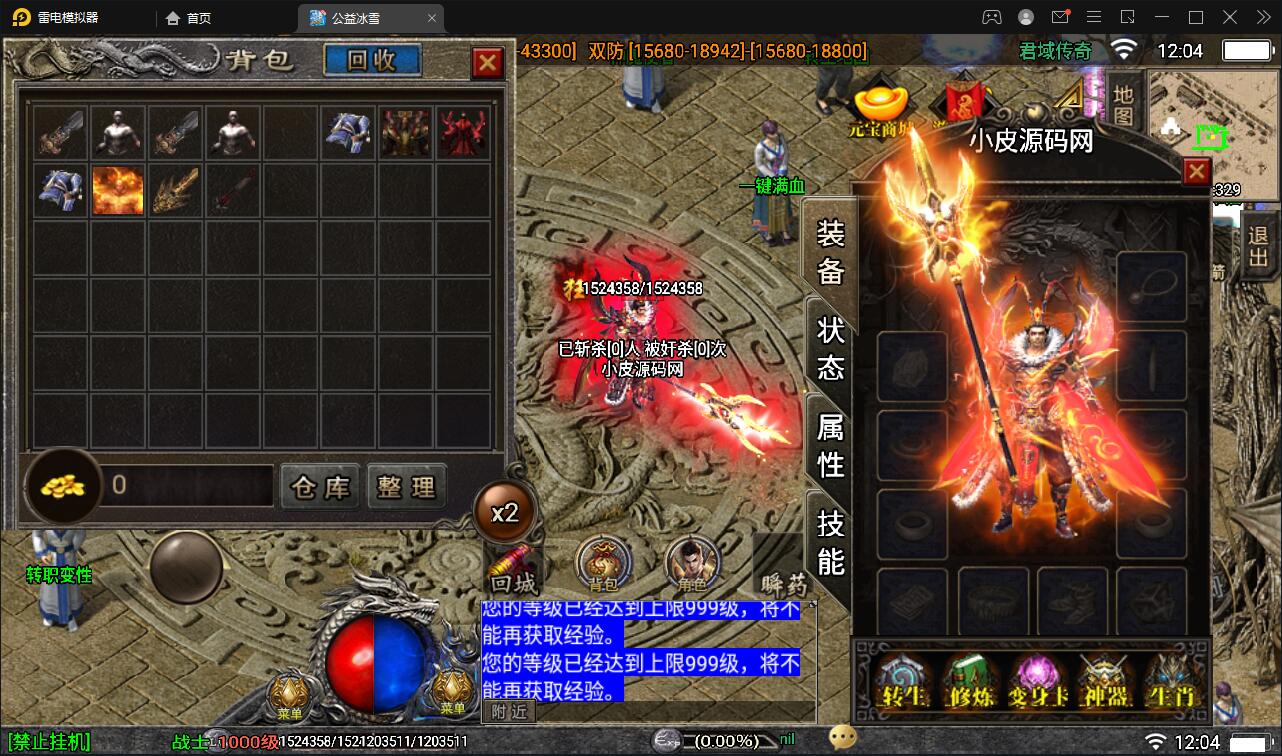Switch to the 首页 home tab in emulator
The width and height of the screenshot is (1282, 756).
pyautogui.click(x=189, y=18)
